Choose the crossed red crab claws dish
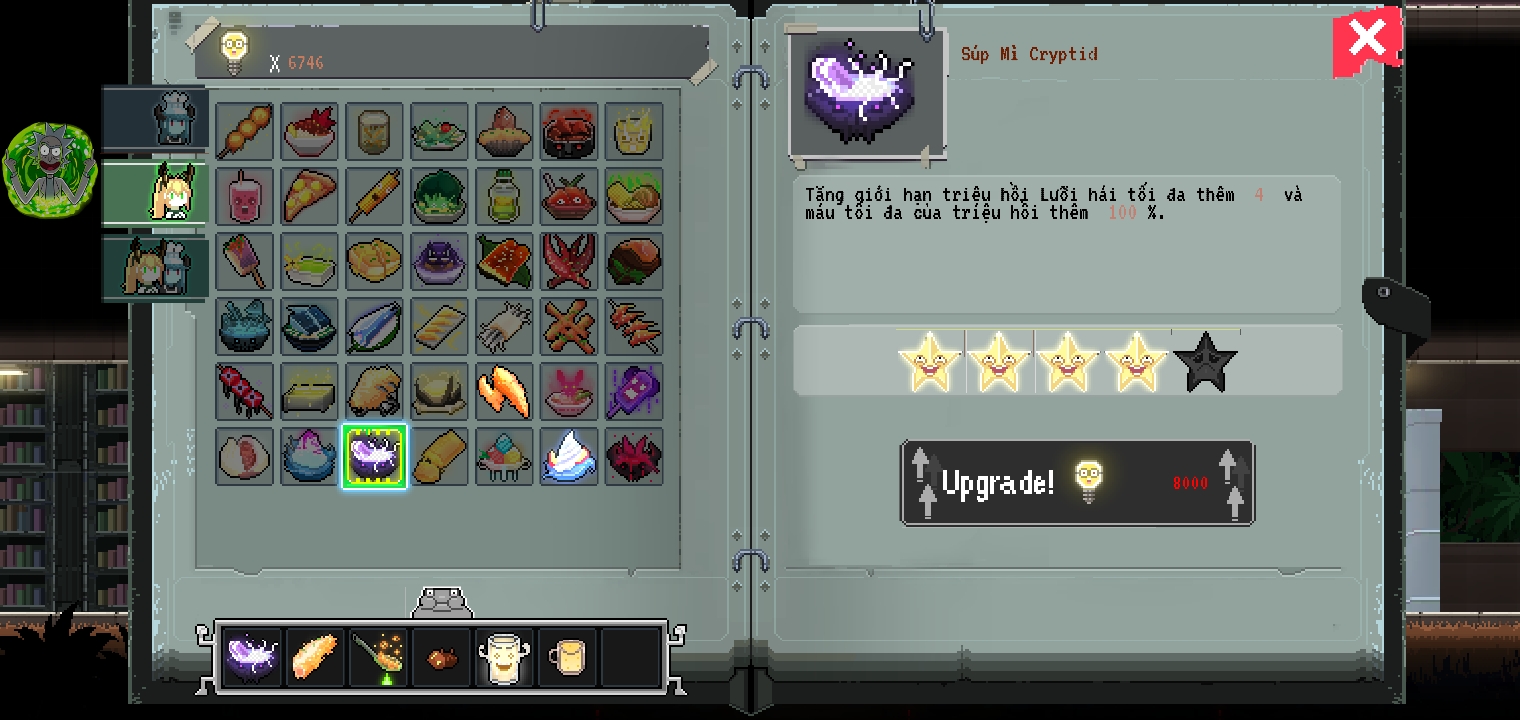The width and height of the screenshot is (1520, 720). tap(569, 261)
